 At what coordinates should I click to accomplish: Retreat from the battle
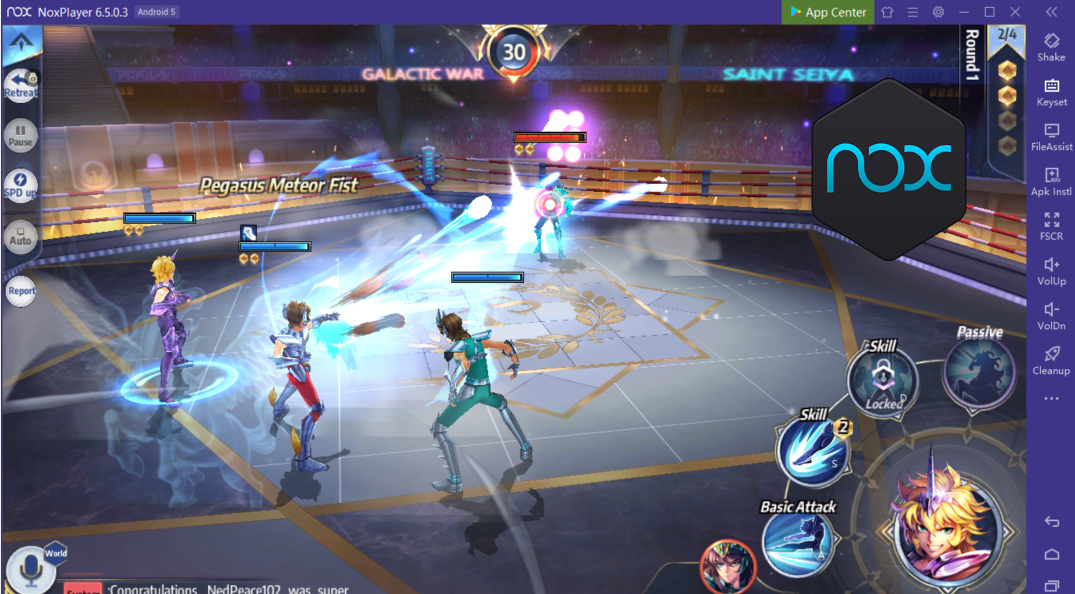click(x=21, y=85)
